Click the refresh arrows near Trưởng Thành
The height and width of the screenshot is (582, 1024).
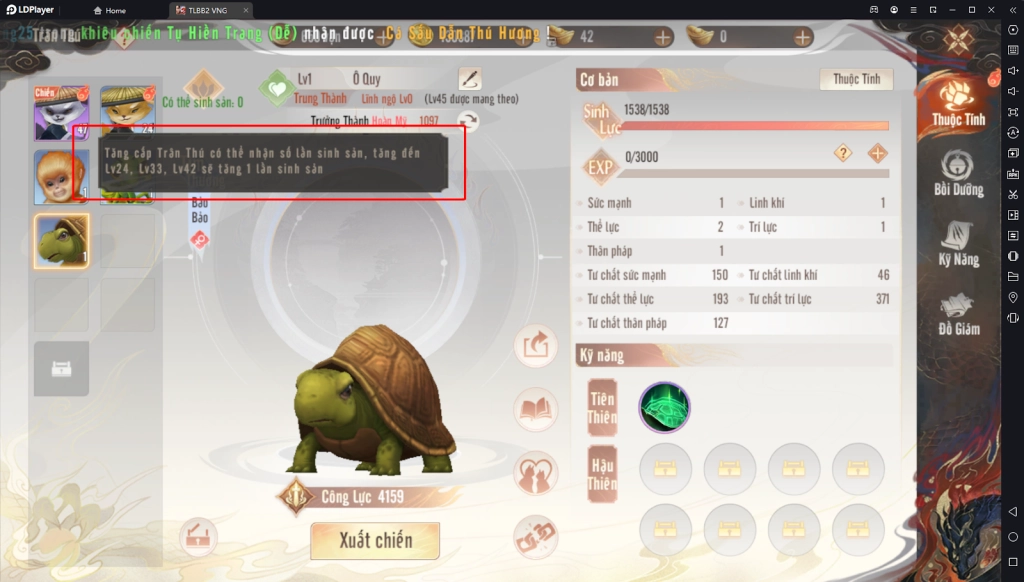[x=468, y=121]
